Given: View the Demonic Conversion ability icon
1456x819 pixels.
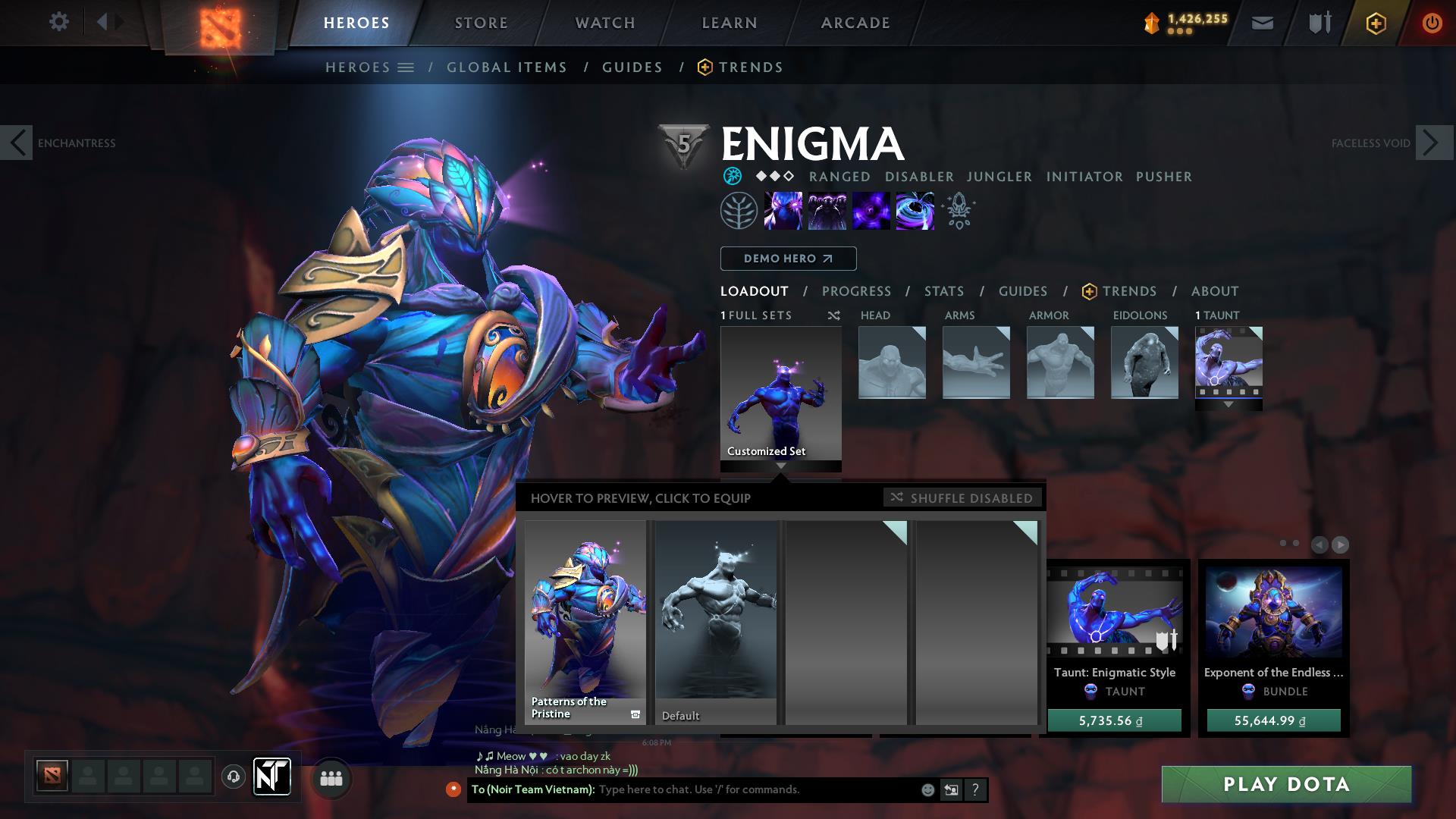Looking at the screenshot, I should [x=827, y=211].
